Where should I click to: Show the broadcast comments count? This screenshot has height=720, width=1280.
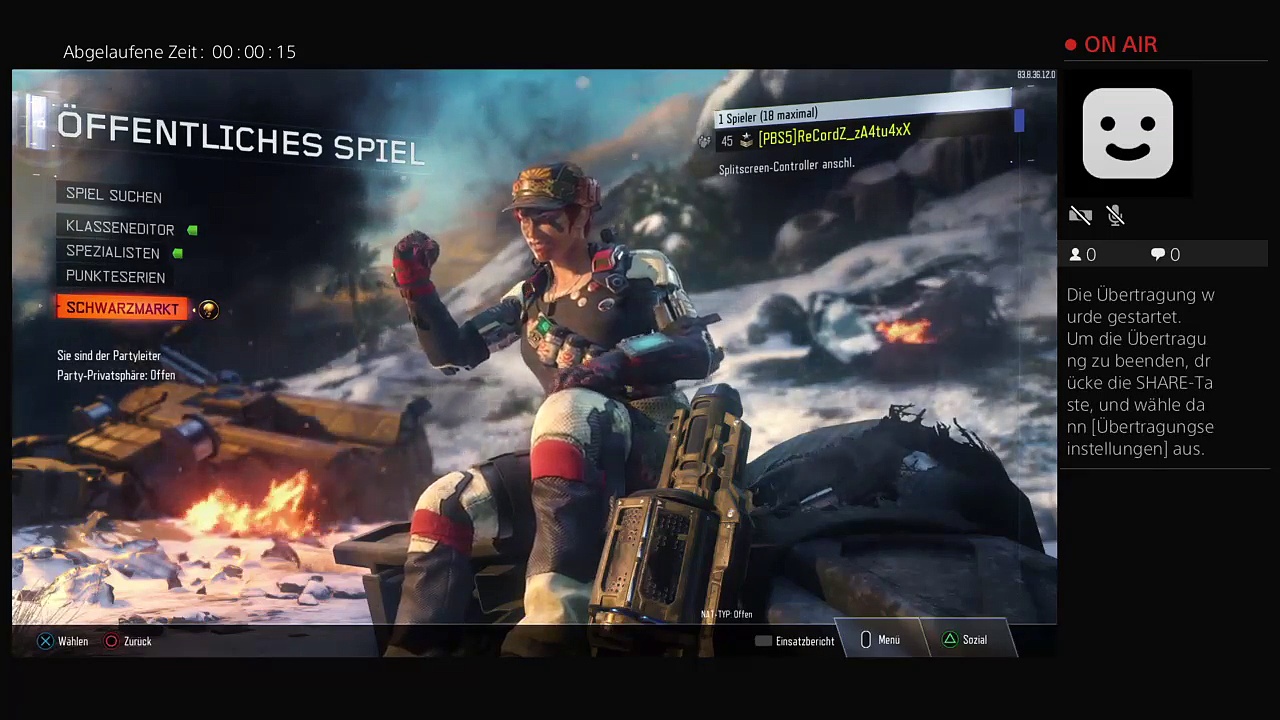pyautogui.click(x=1165, y=255)
